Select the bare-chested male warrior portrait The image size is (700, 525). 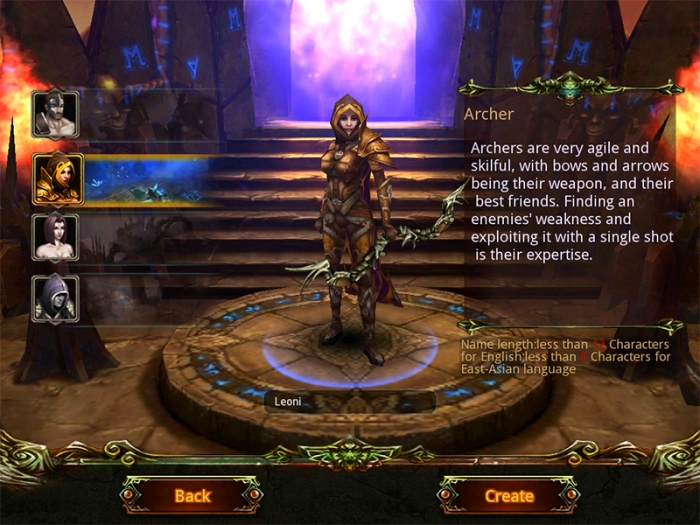(54, 115)
